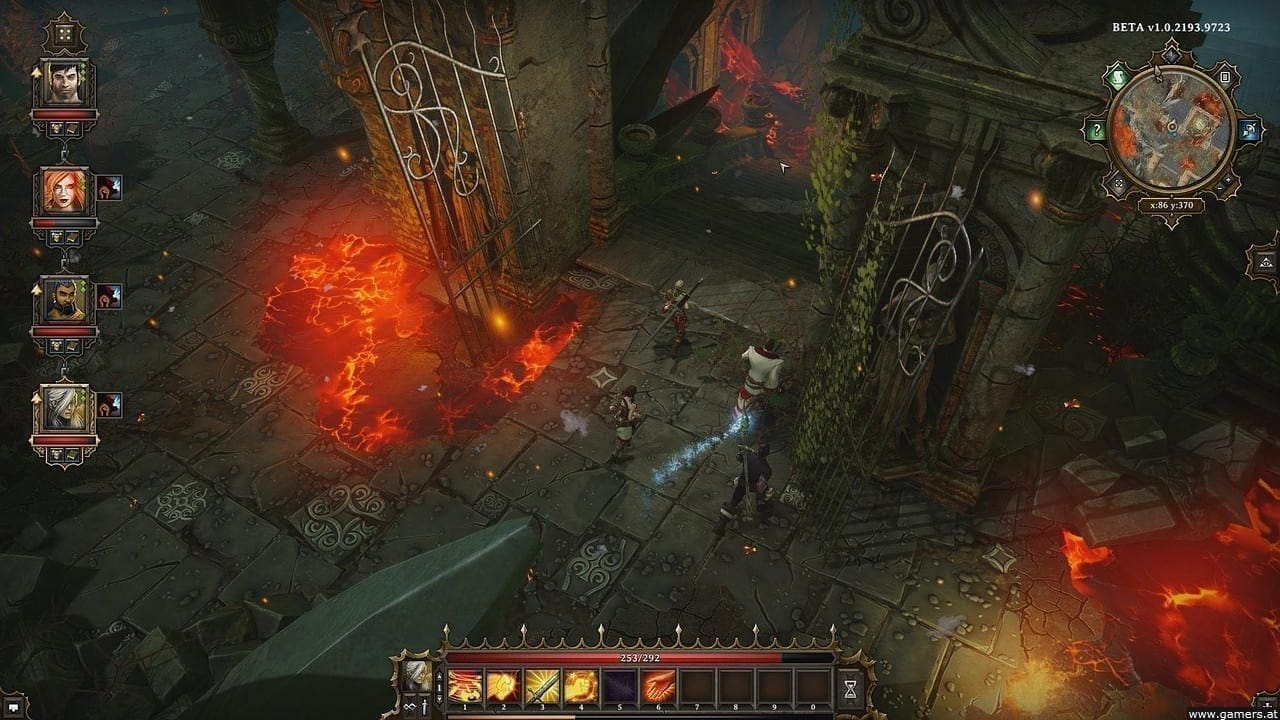Click the eye pyramid icon on right edge
Image resolution: width=1280 pixels, height=720 pixels.
point(1264,262)
